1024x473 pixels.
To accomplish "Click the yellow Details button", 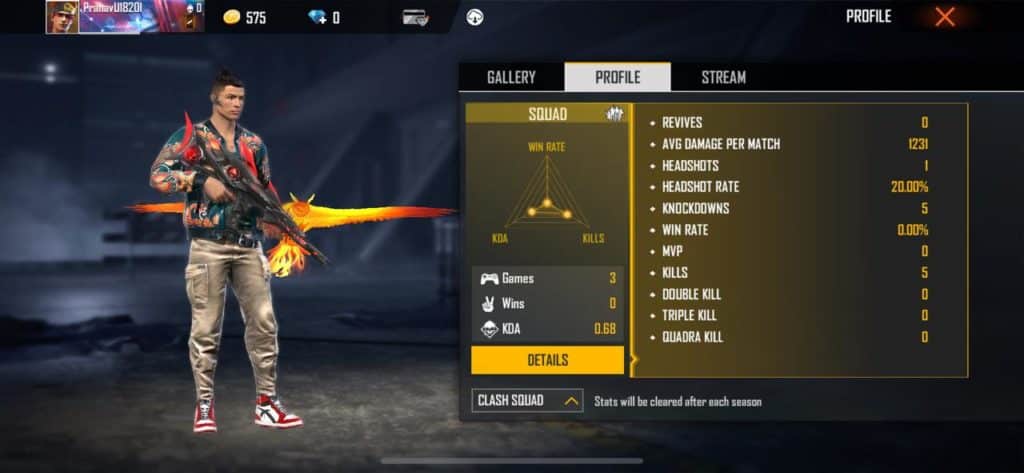I will [x=547, y=360].
